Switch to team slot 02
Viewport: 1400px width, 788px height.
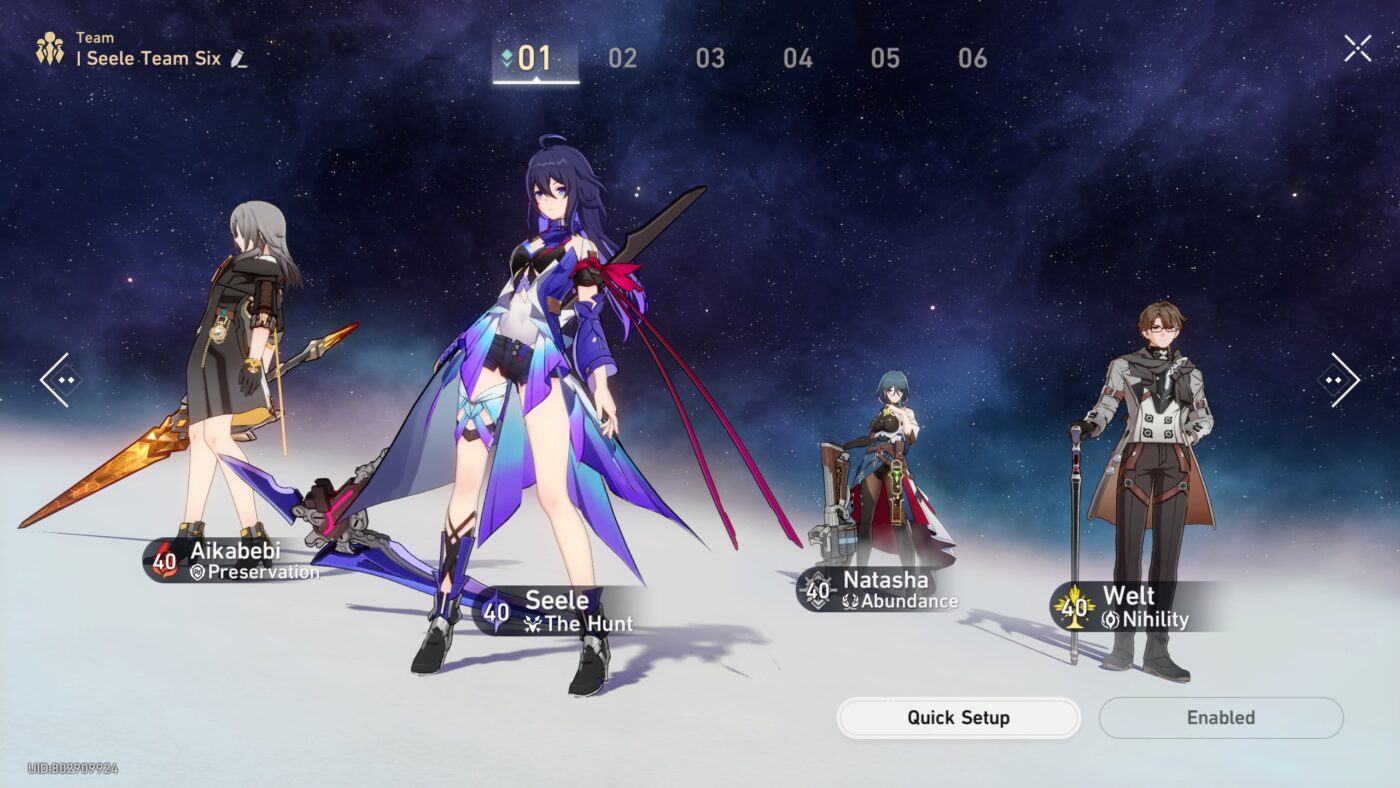point(622,58)
